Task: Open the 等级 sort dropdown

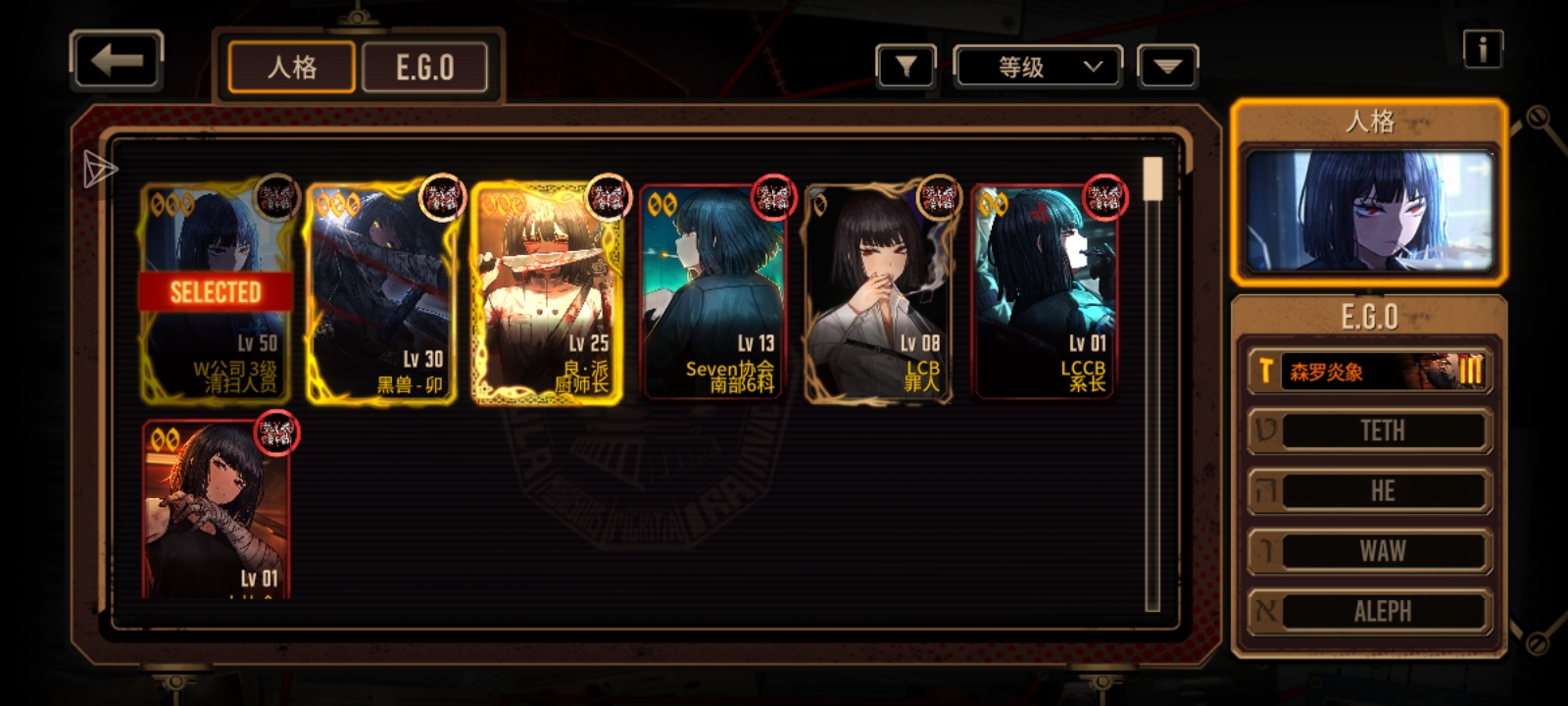Action: point(1038,68)
